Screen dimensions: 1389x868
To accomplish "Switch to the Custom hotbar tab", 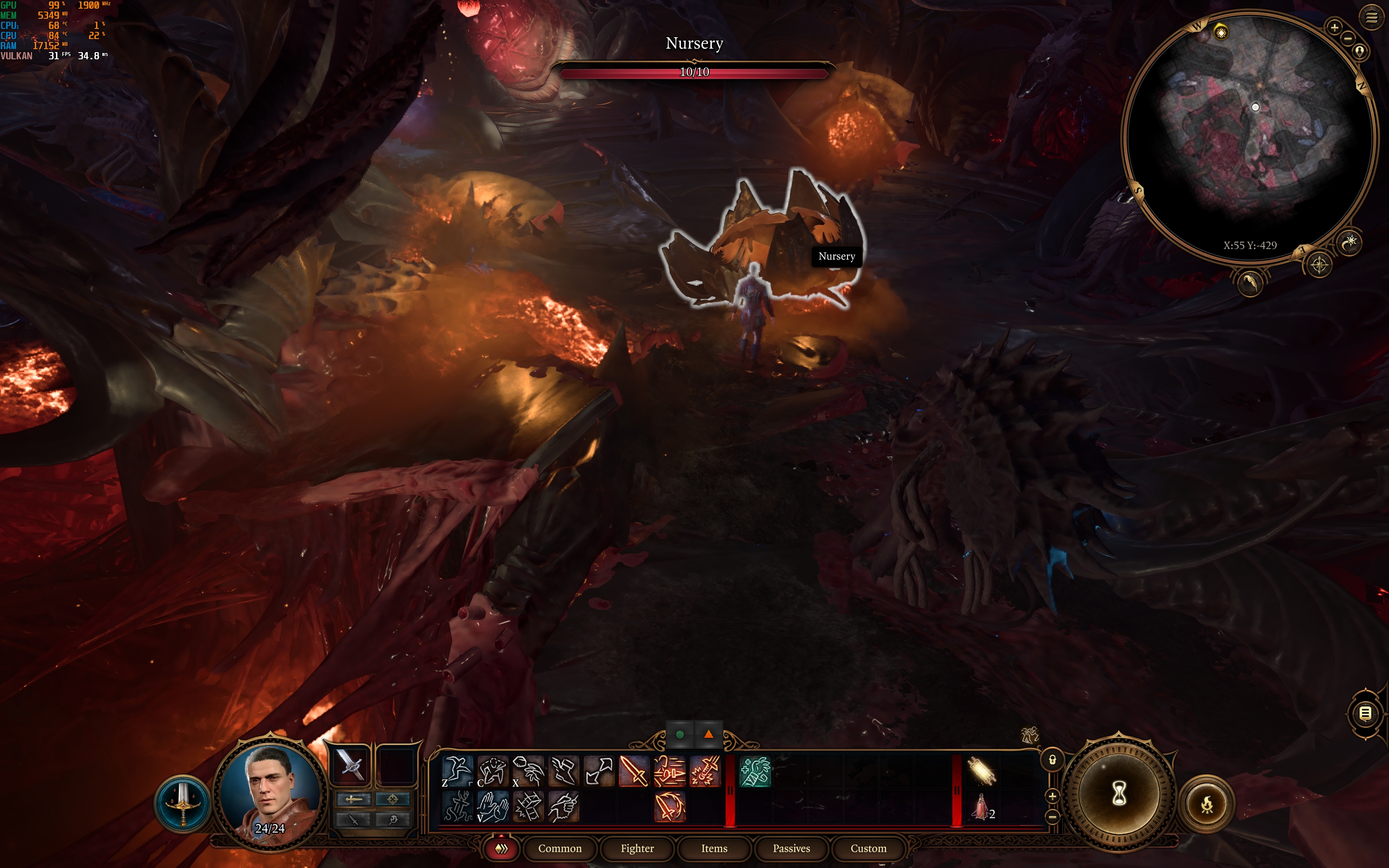I will click(x=868, y=848).
